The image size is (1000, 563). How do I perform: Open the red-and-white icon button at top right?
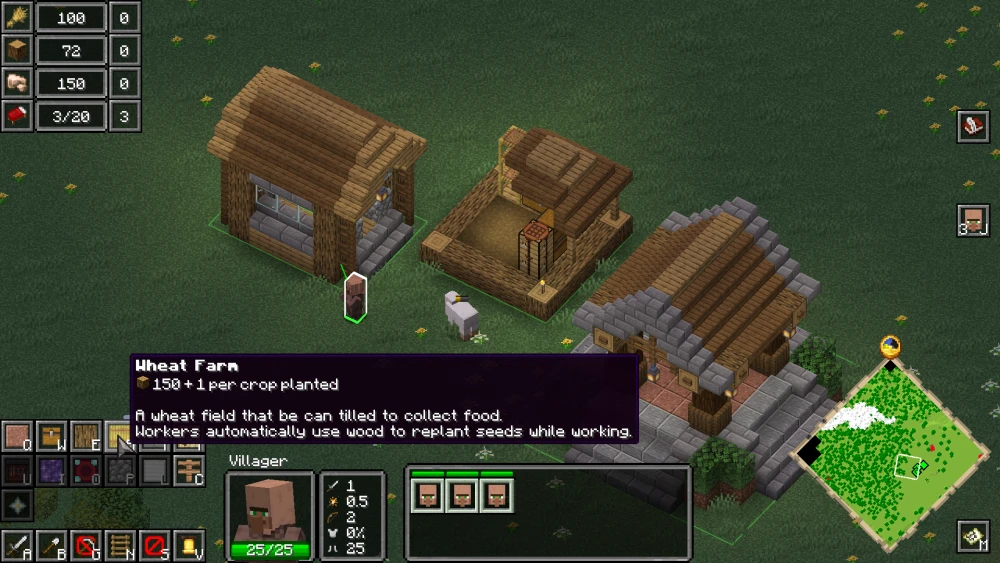tap(973, 127)
